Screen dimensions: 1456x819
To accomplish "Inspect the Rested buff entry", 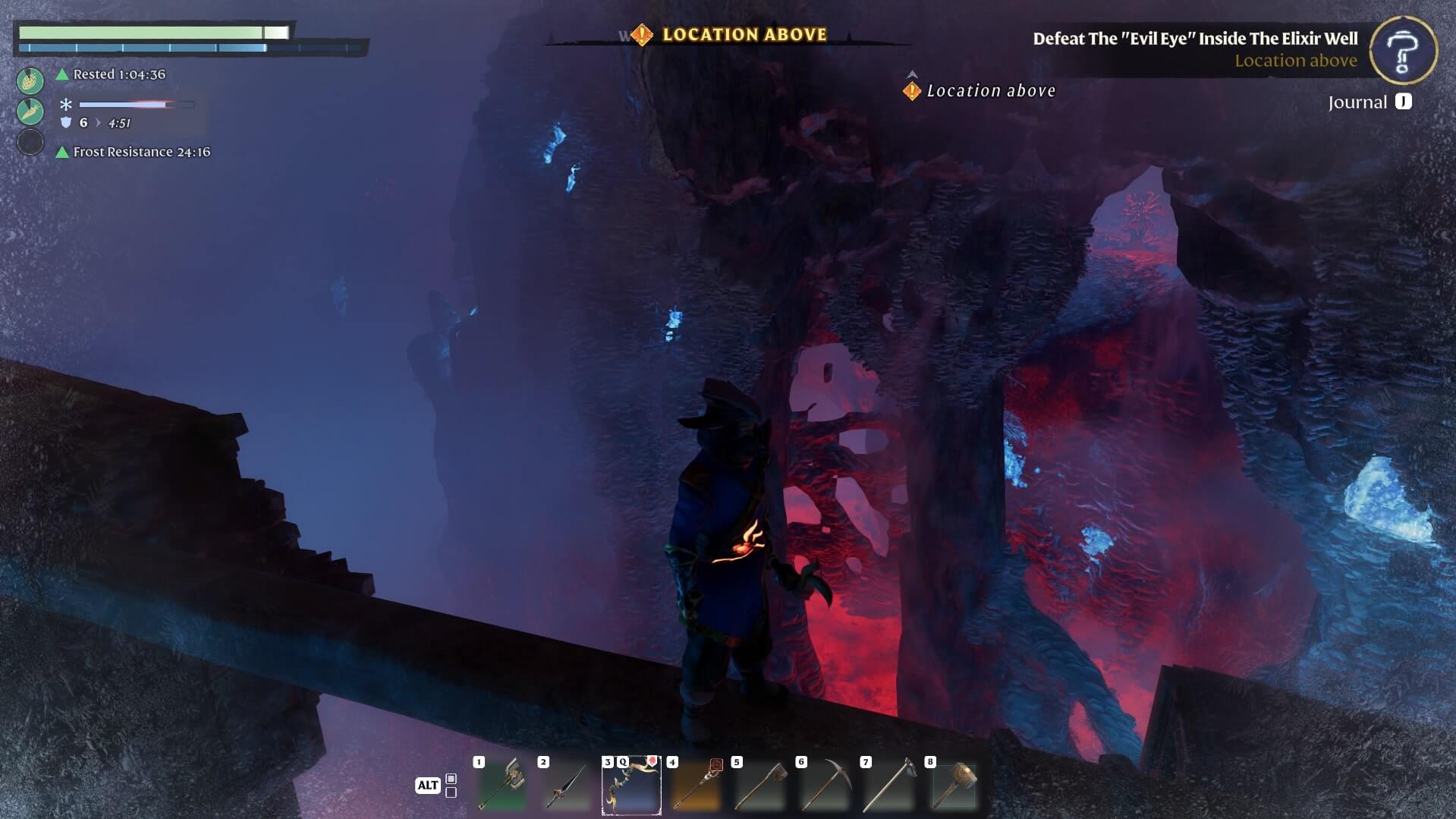I will click(x=119, y=74).
